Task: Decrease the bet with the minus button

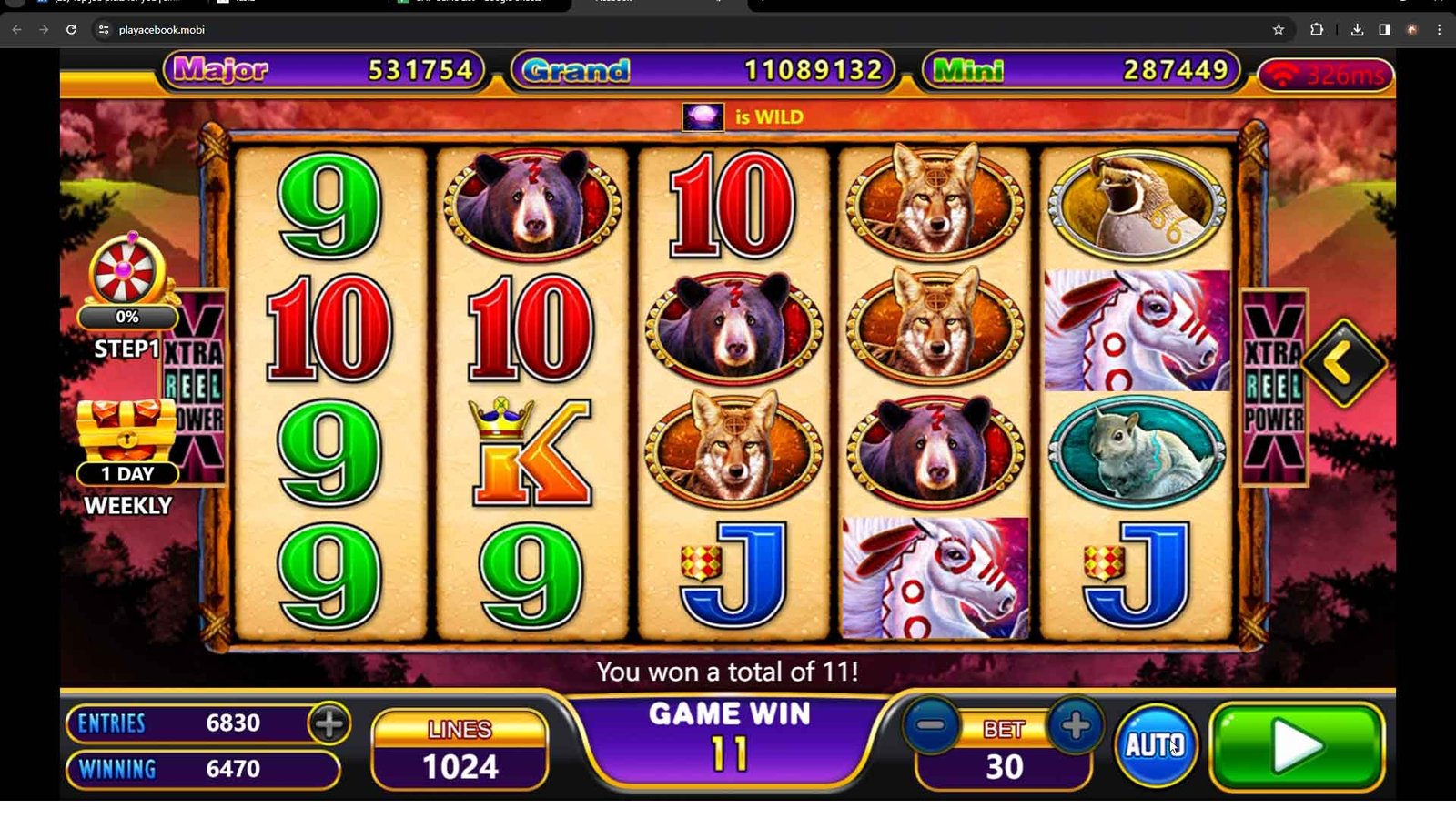Action: pyautogui.click(x=931, y=726)
